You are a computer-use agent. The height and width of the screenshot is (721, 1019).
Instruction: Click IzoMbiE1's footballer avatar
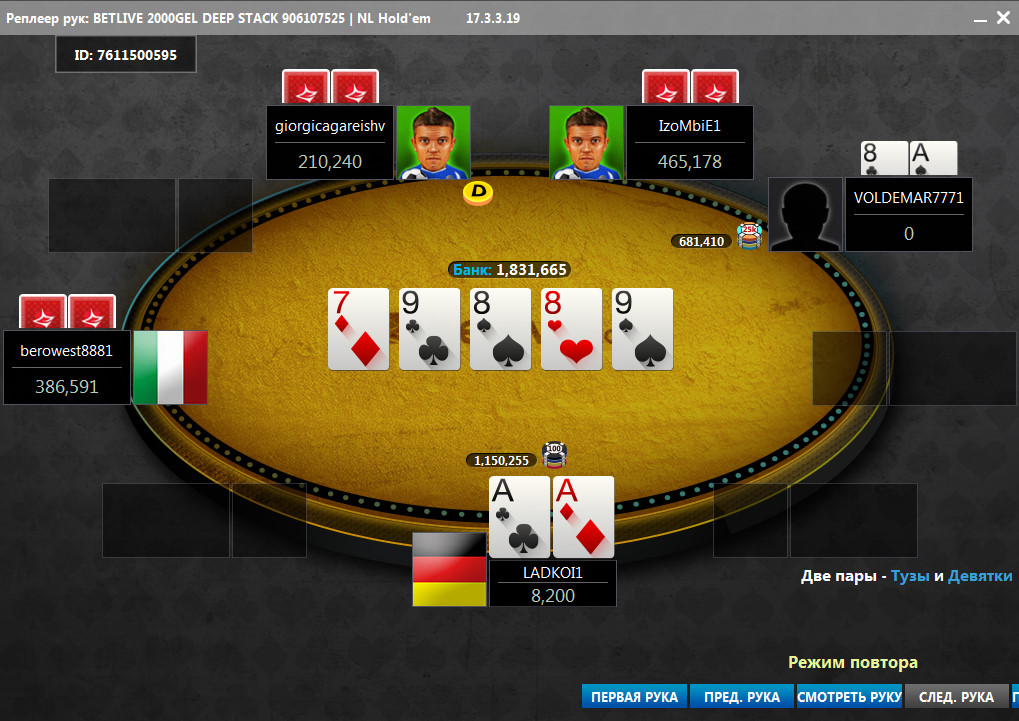pyautogui.click(x=586, y=143)
